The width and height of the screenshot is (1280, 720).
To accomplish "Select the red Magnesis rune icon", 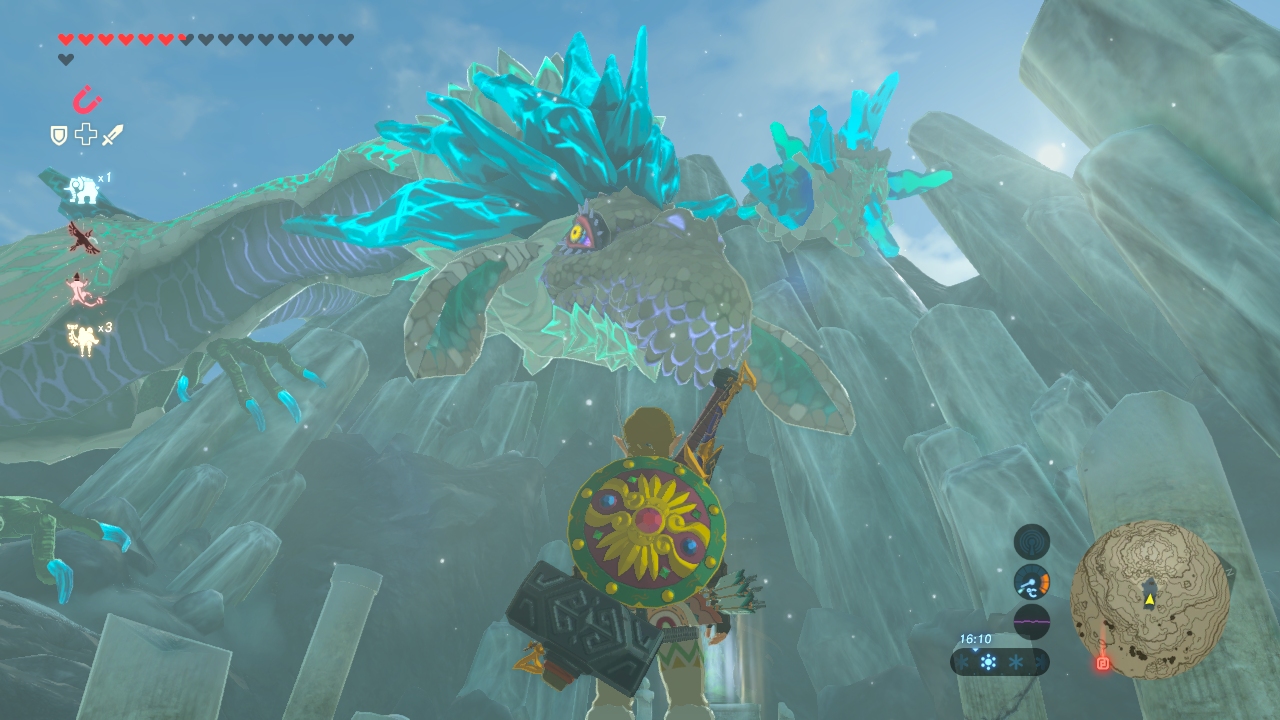I will click(x=87, y=100).
